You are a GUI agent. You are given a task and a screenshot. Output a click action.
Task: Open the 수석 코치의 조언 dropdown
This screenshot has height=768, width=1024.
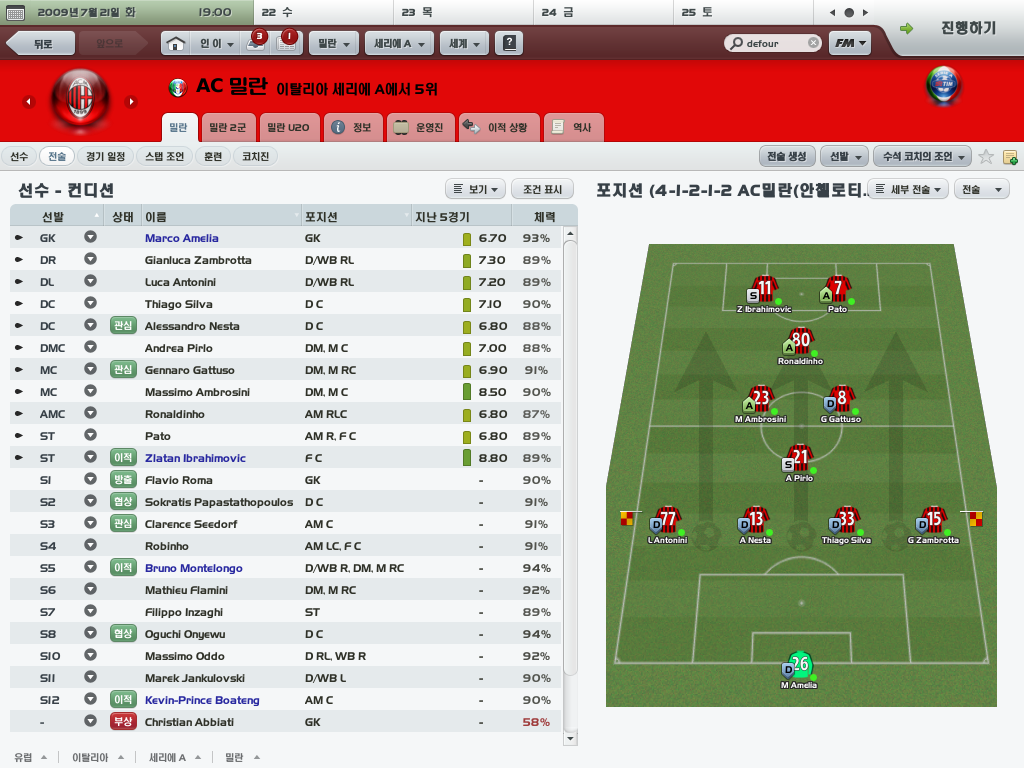pyautogui.click(x=921, y=156)
